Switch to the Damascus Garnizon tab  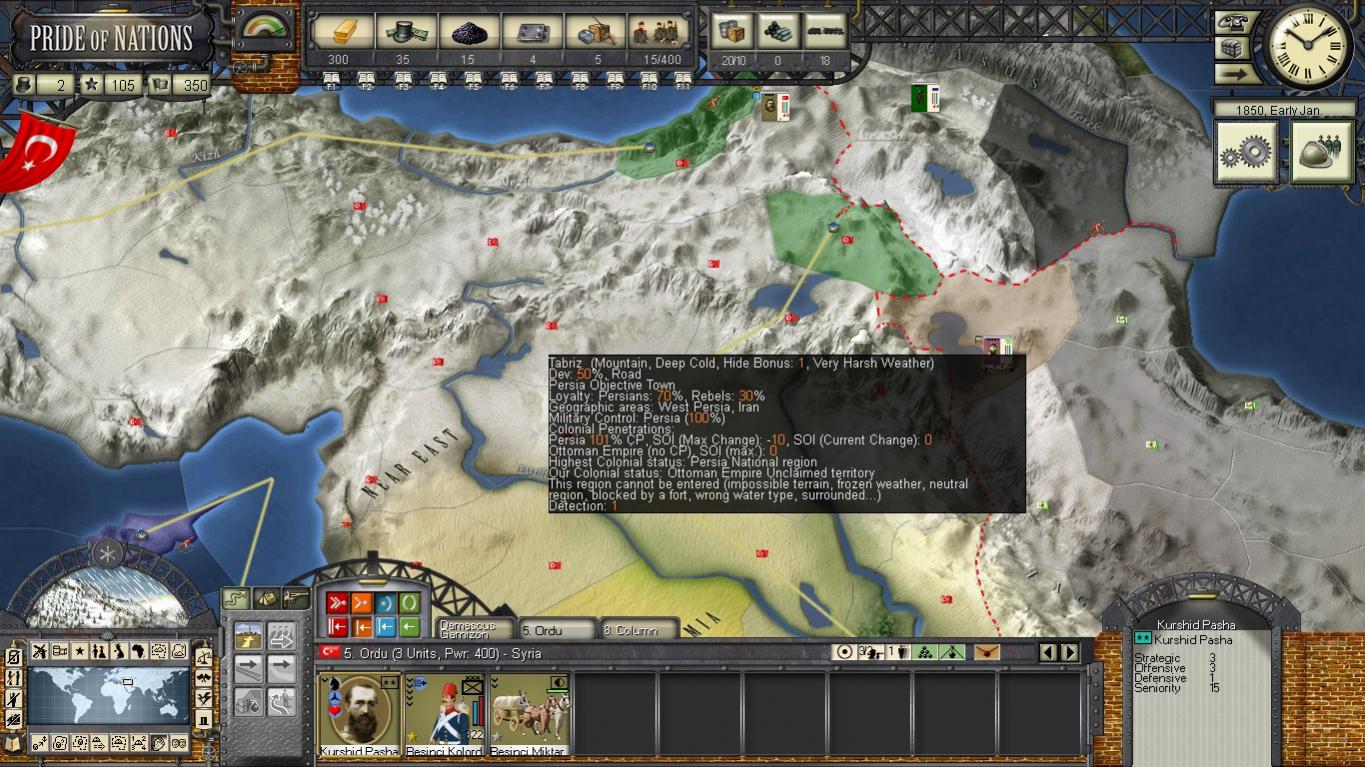[475, 630]
